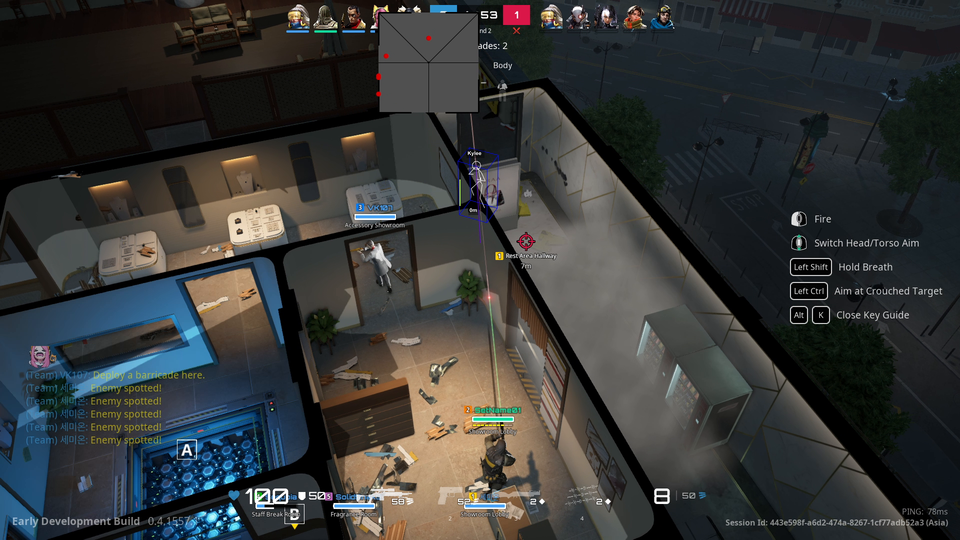The height and width of the screenshot is (540, 960).
Task: Choose the orange-scarf brown-haired agent portrait
Action: pyautogui.click(x=634, y=17)
